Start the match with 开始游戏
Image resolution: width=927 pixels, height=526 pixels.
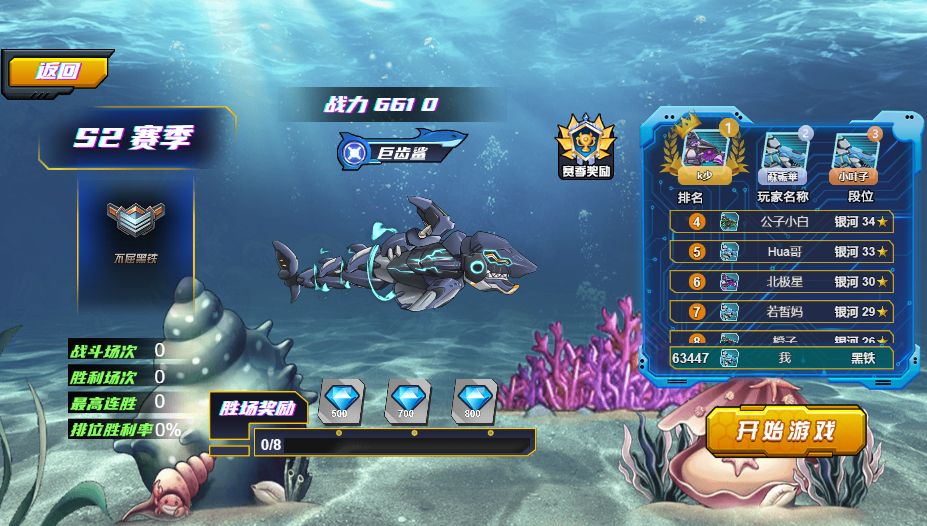pos(785,431)
